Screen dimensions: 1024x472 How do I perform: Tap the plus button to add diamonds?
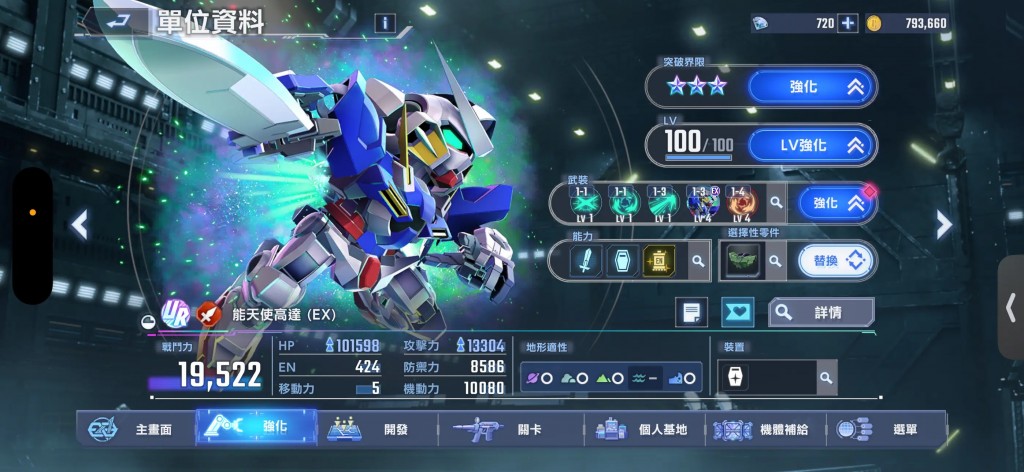point(847,23)
